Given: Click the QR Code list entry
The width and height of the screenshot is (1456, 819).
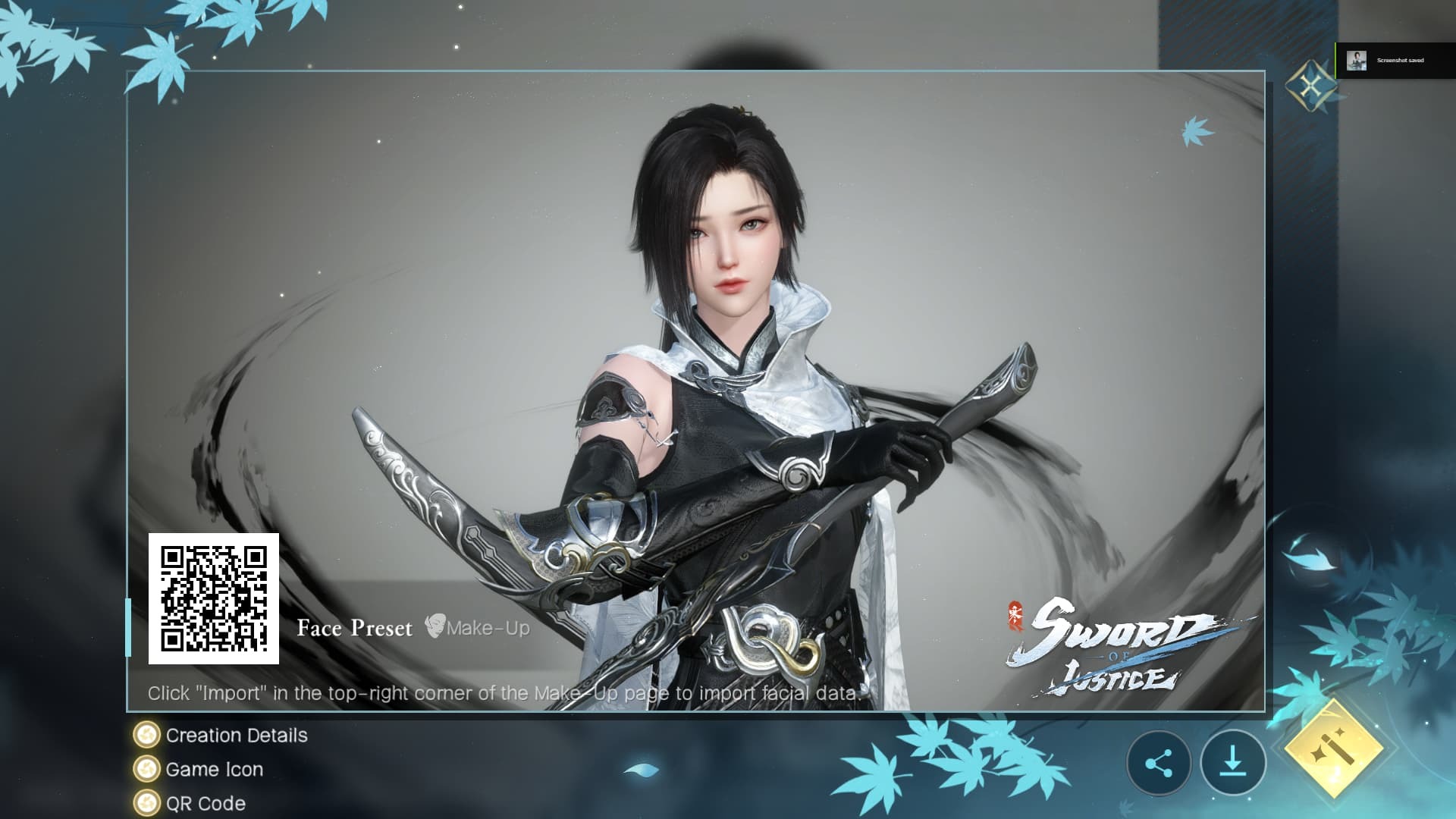Looking at the screenshot, I should pos(204,803).
